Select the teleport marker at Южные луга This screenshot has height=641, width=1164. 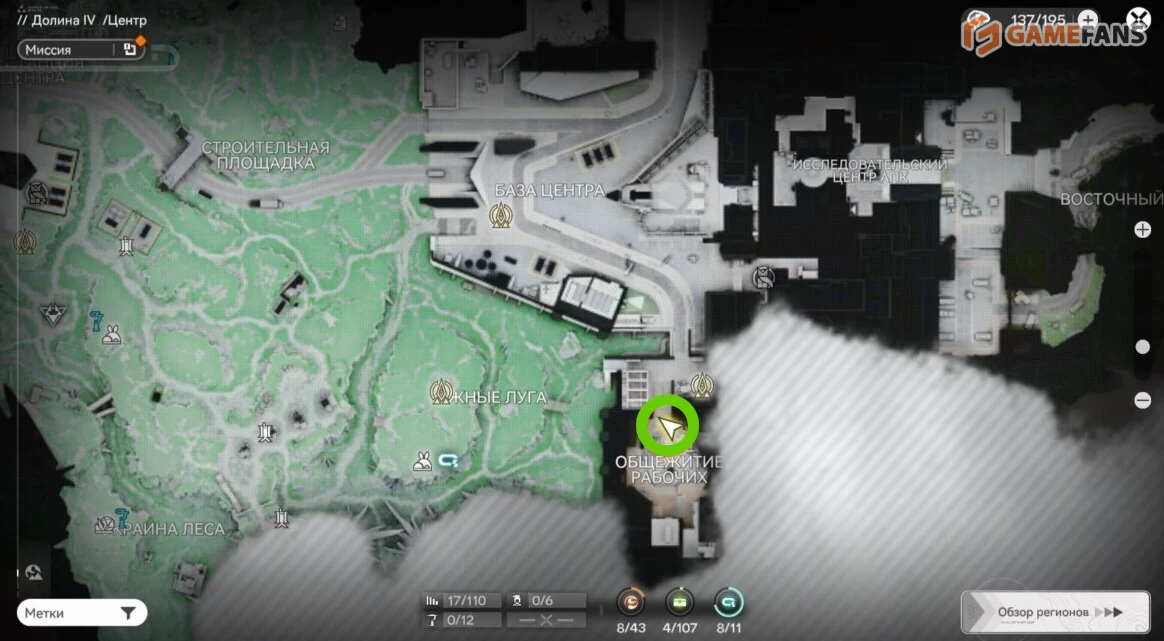point(440,391)
